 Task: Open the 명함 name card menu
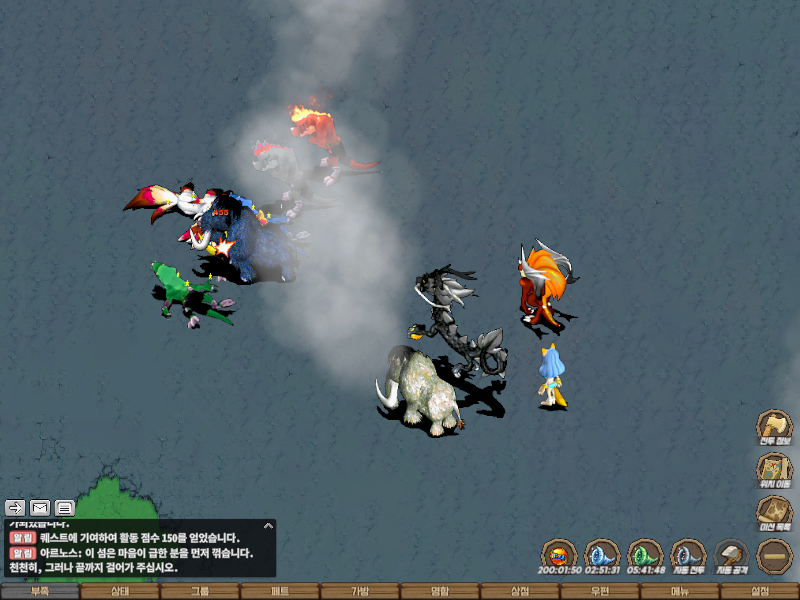tap(440, 591)
